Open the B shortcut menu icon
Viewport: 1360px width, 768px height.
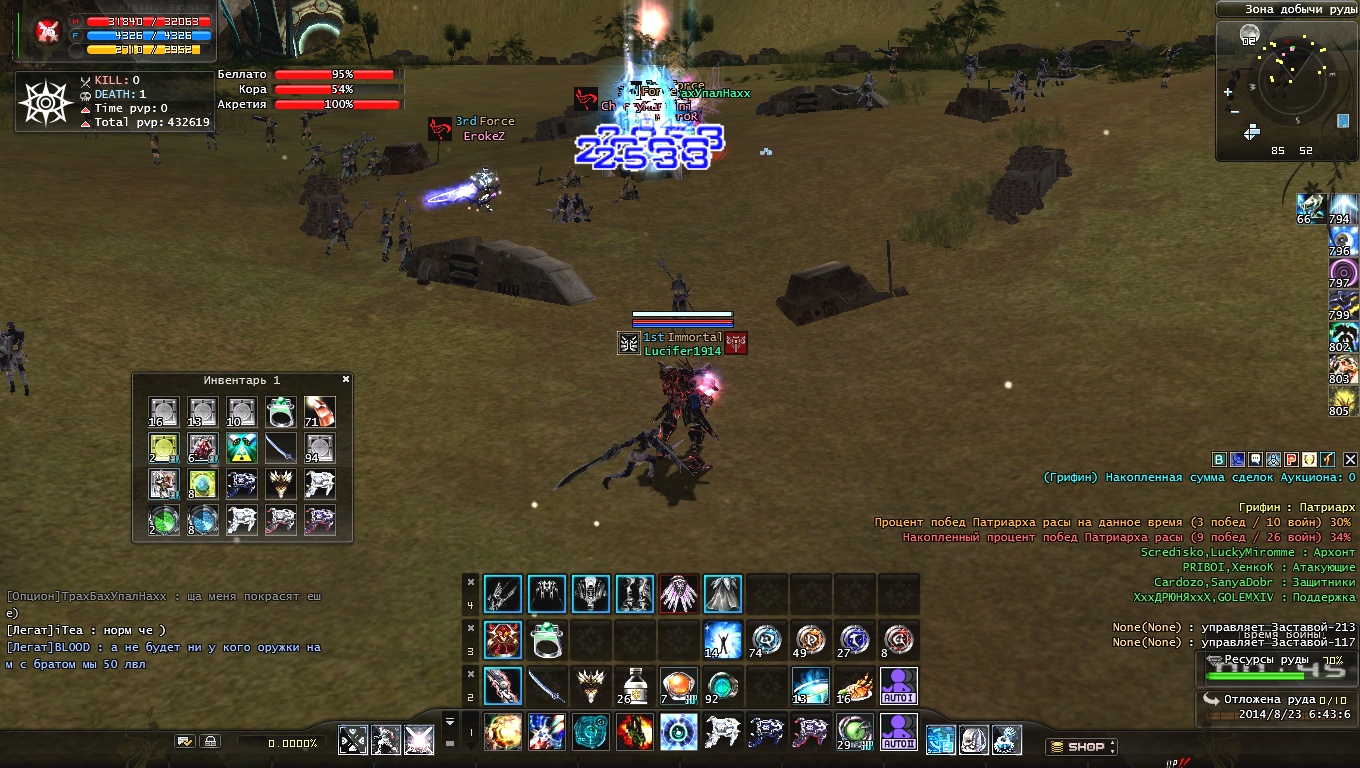click(x=1219, y=460)
